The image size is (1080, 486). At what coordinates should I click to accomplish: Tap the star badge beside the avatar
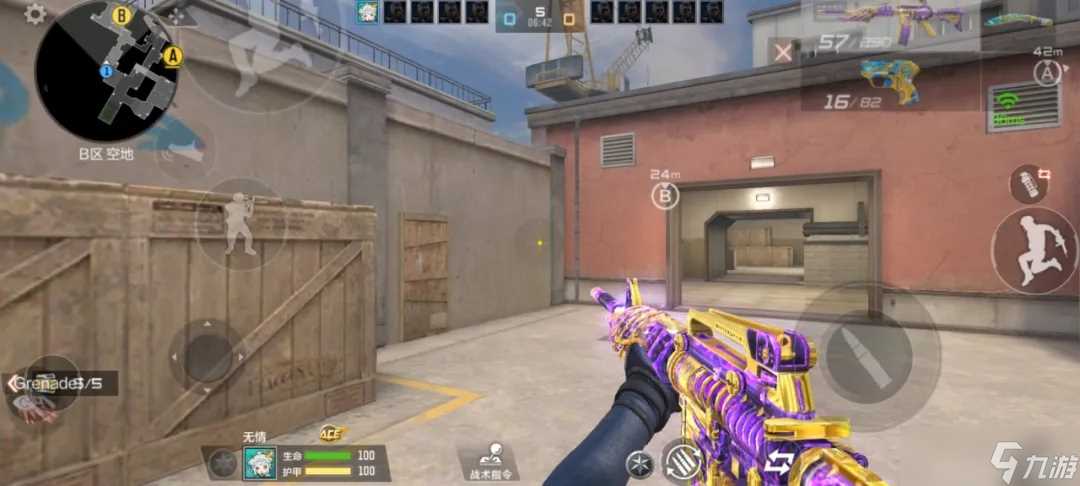click(223, 463)
